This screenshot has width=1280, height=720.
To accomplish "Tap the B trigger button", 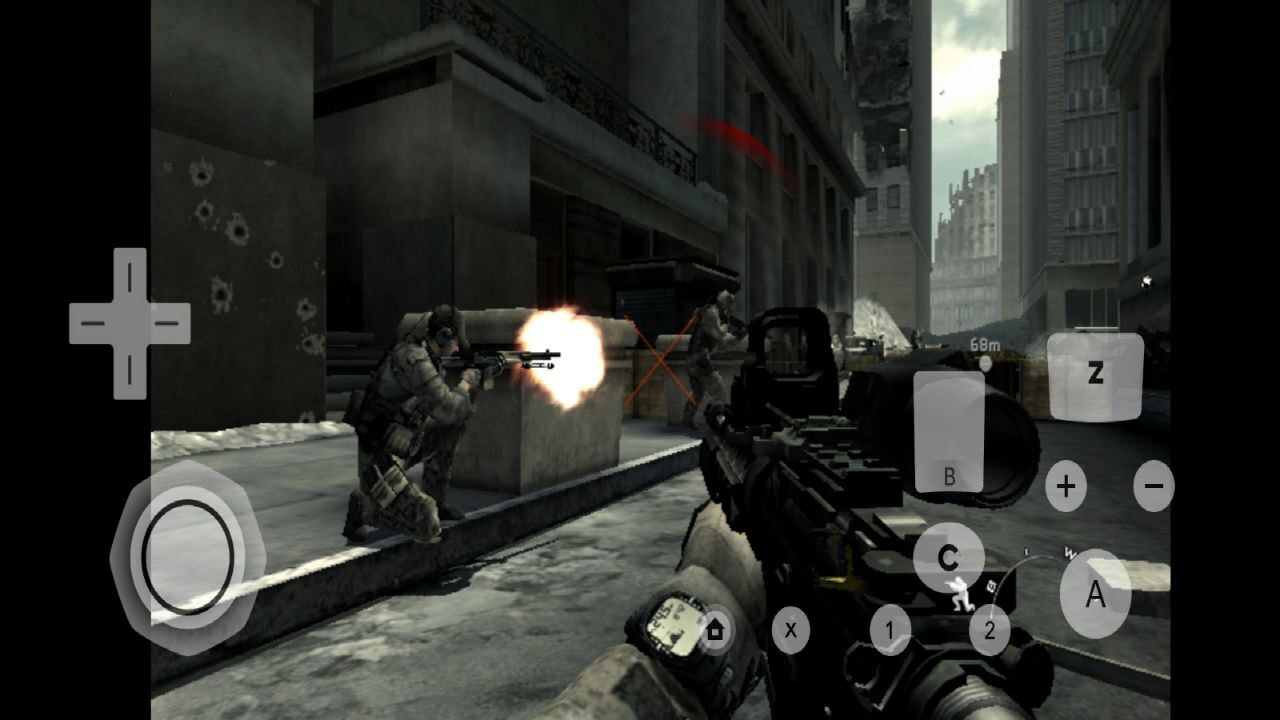I will [949, 432].
